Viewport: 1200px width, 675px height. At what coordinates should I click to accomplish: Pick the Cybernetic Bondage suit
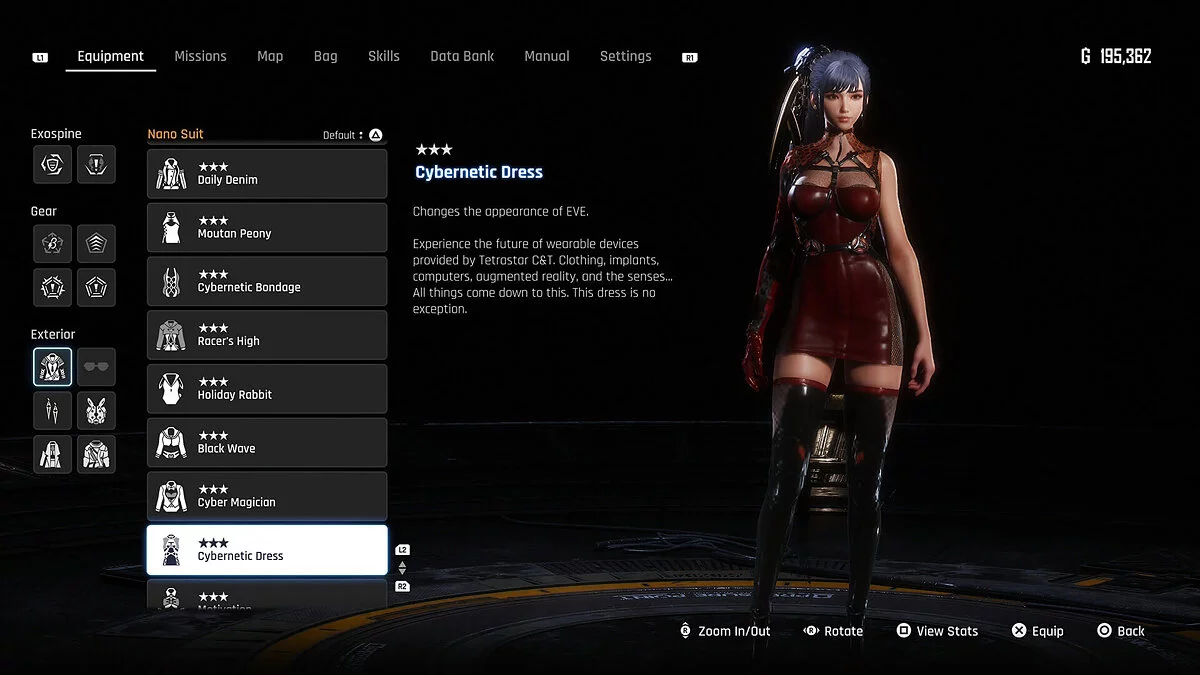(267, 282)
